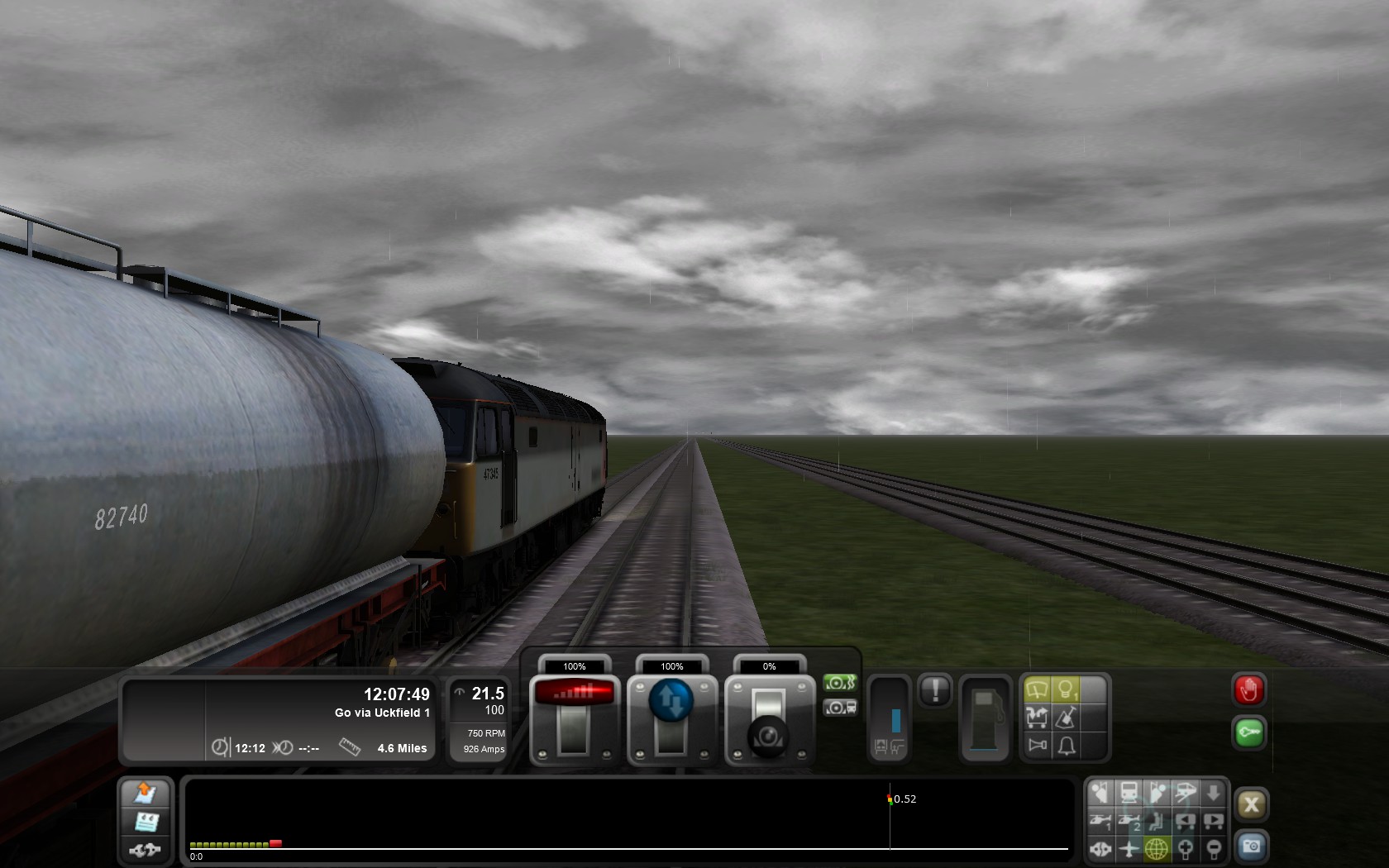Switch to the front cab camera view
1389x868 pixels.
click(1129, 794)
